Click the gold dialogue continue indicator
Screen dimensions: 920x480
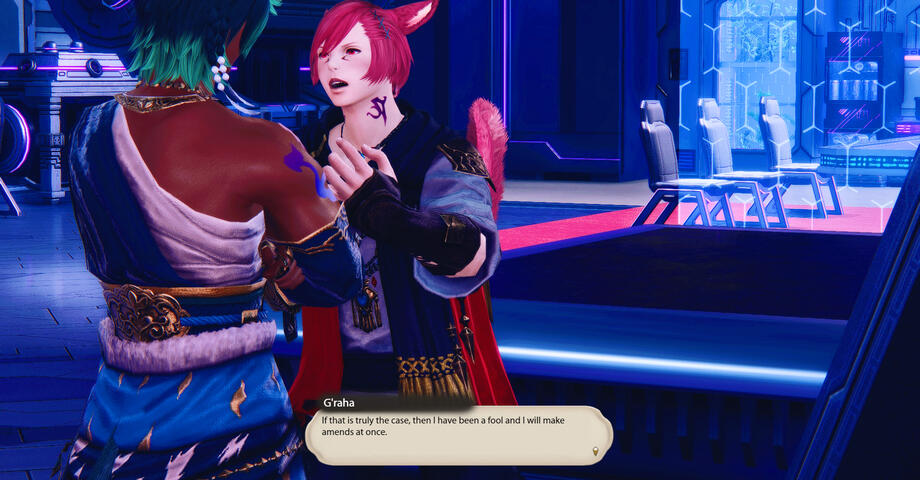(597, 452)
